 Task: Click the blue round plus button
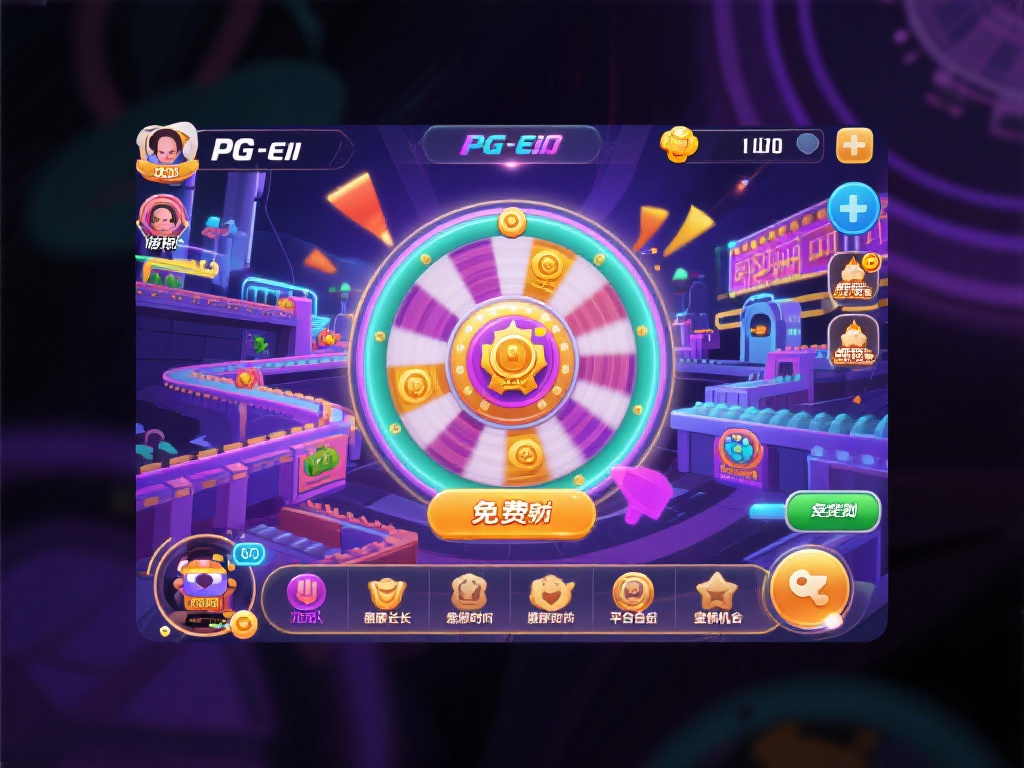tap(853, 210)
